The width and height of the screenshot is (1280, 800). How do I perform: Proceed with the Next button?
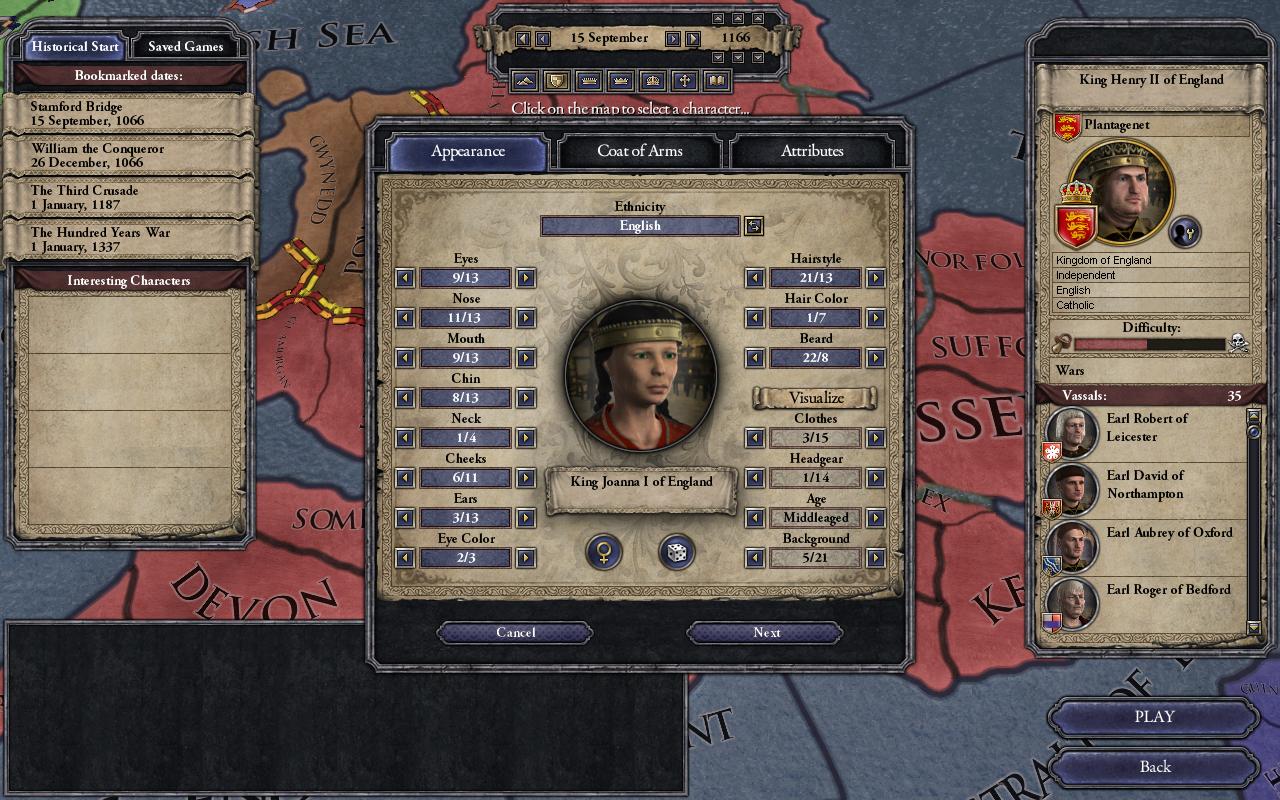click(766, 632)
